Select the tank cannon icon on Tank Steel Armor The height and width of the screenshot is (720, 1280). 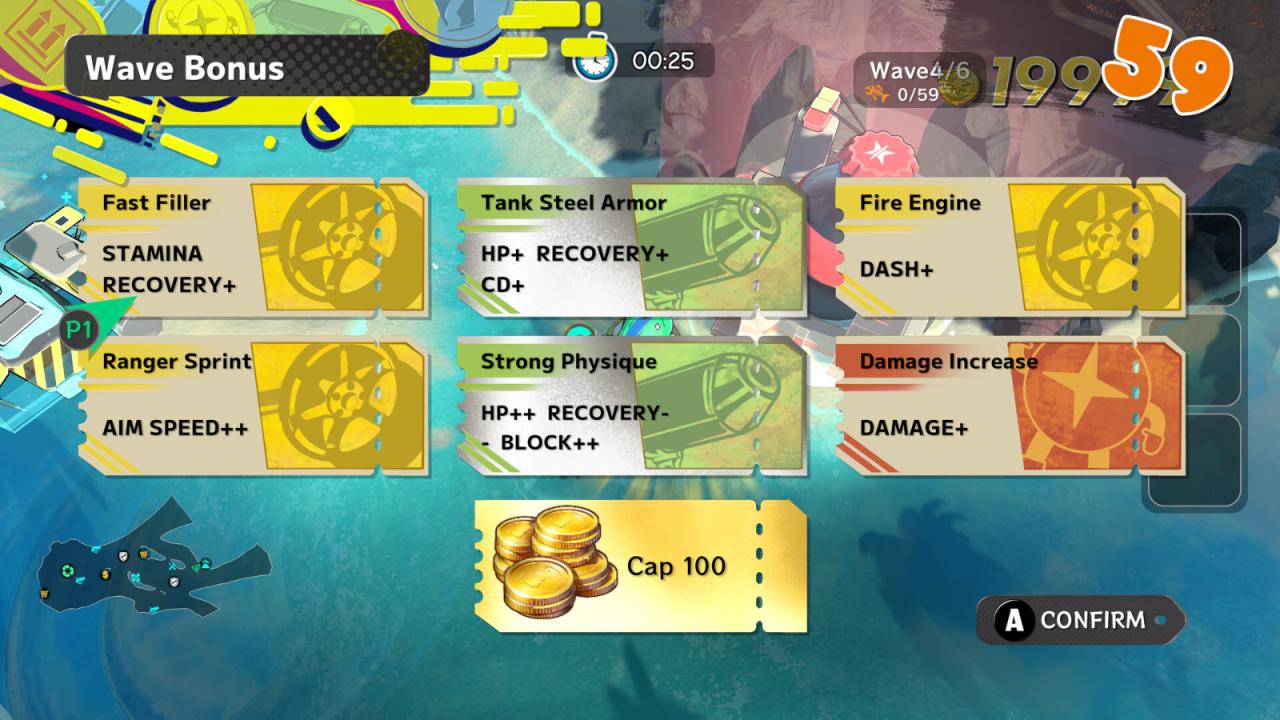pyautogui.click(x=720, y=245)
